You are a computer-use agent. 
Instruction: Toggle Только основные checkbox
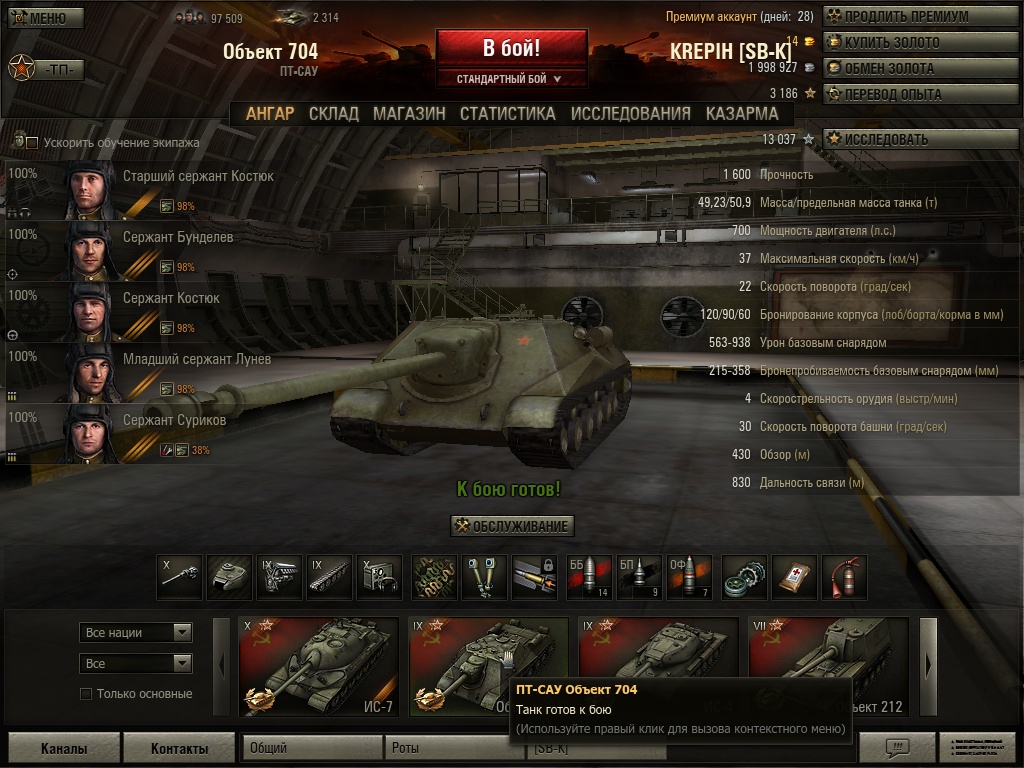click(x=86, y=694)
